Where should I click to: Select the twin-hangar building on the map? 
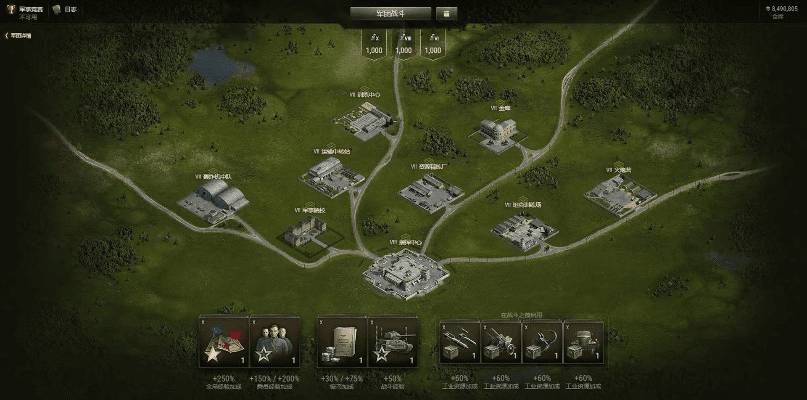pyautogui.click(x=212, y=198)
